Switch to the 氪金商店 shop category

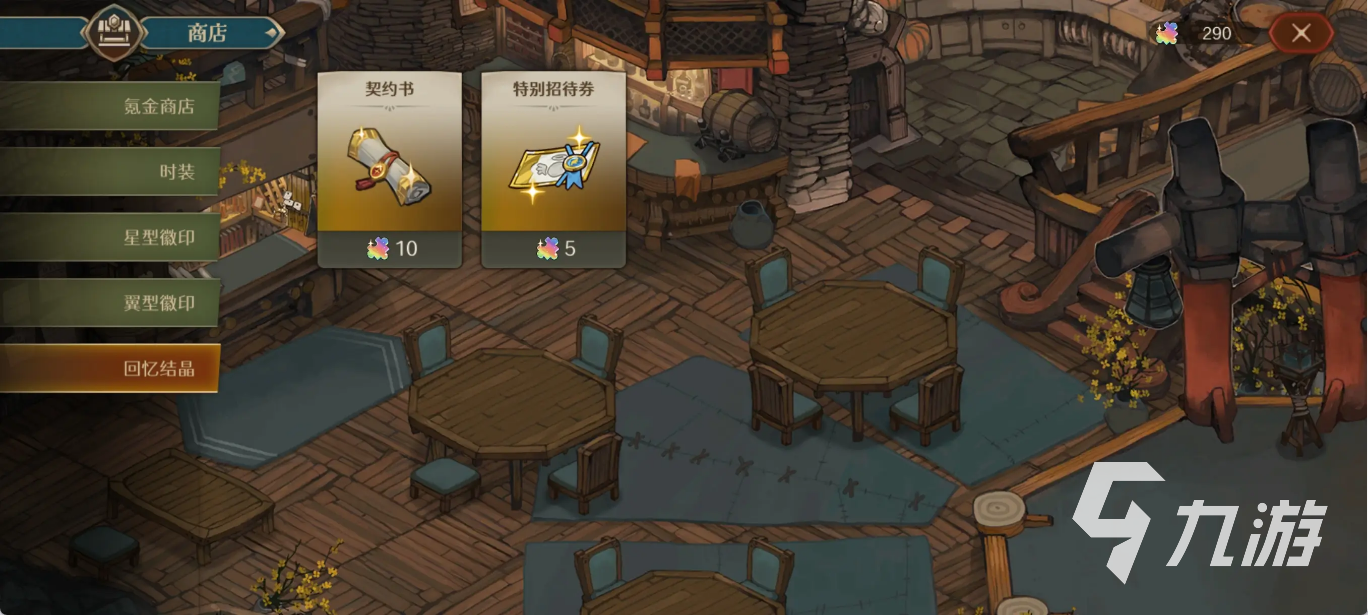pos(110,106)
